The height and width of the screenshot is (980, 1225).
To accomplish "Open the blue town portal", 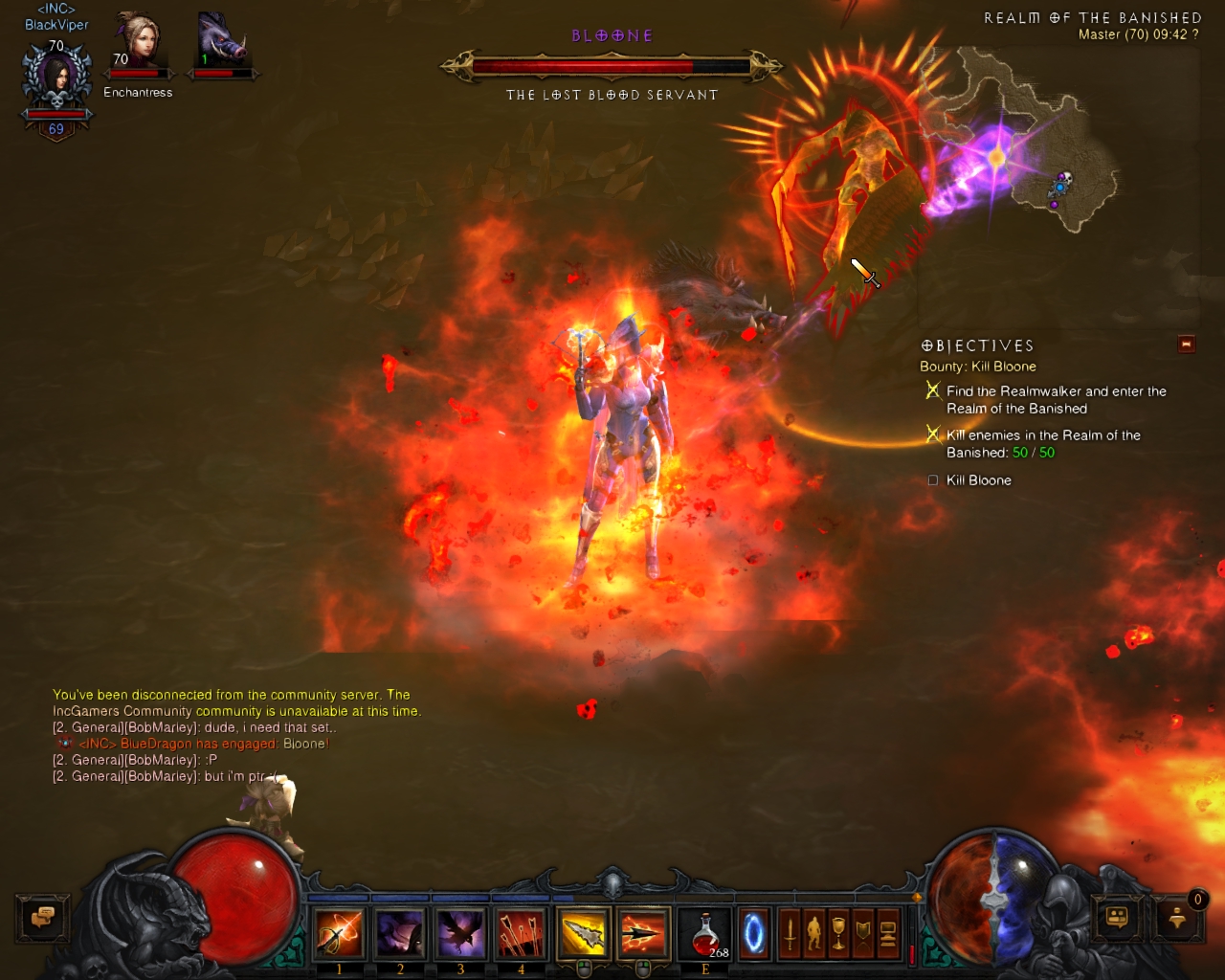I will click(754, 933).
